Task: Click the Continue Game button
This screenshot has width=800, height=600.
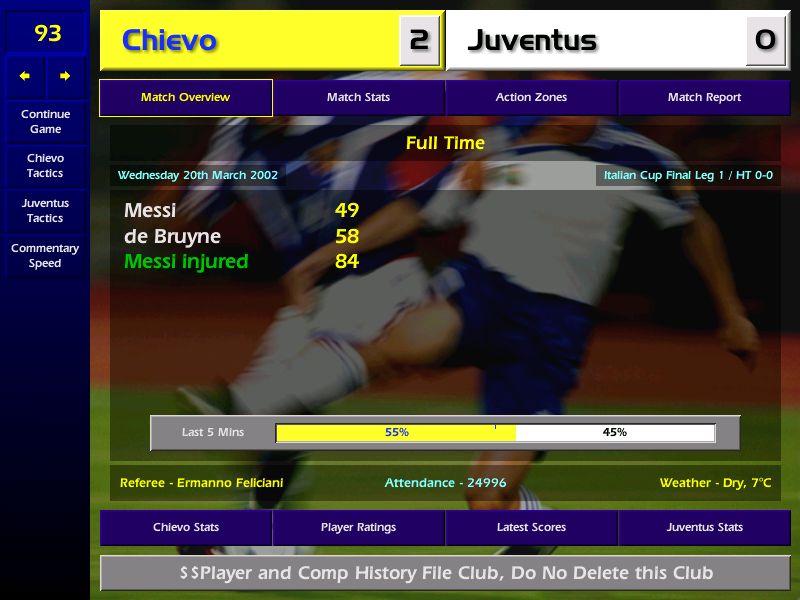Action: (45, 121)
